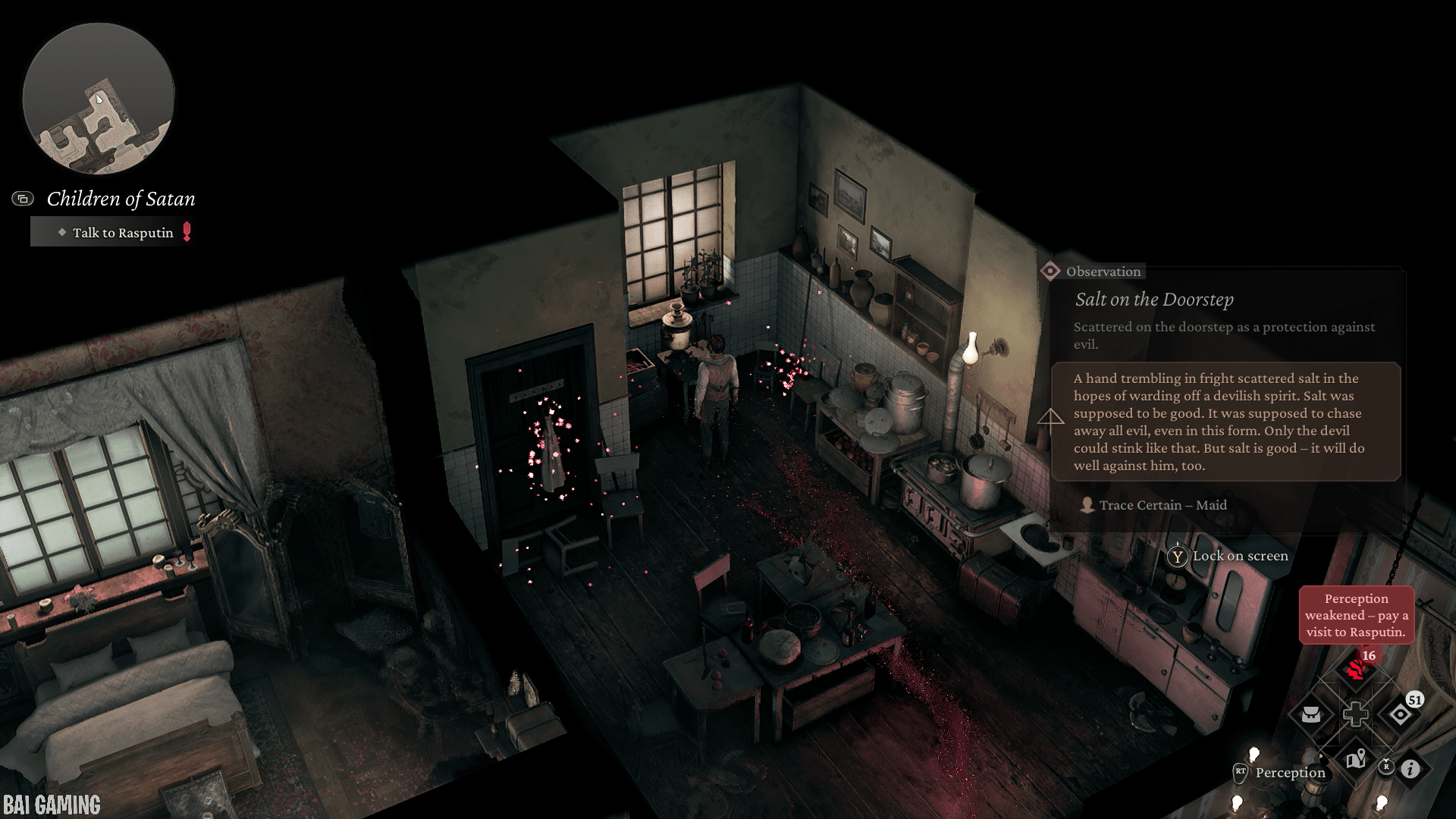Open the inventory bag icon
Image resolution: width=1456 pixels, height=819 pixels.
pyautogui.click(x=1311, y=714)
